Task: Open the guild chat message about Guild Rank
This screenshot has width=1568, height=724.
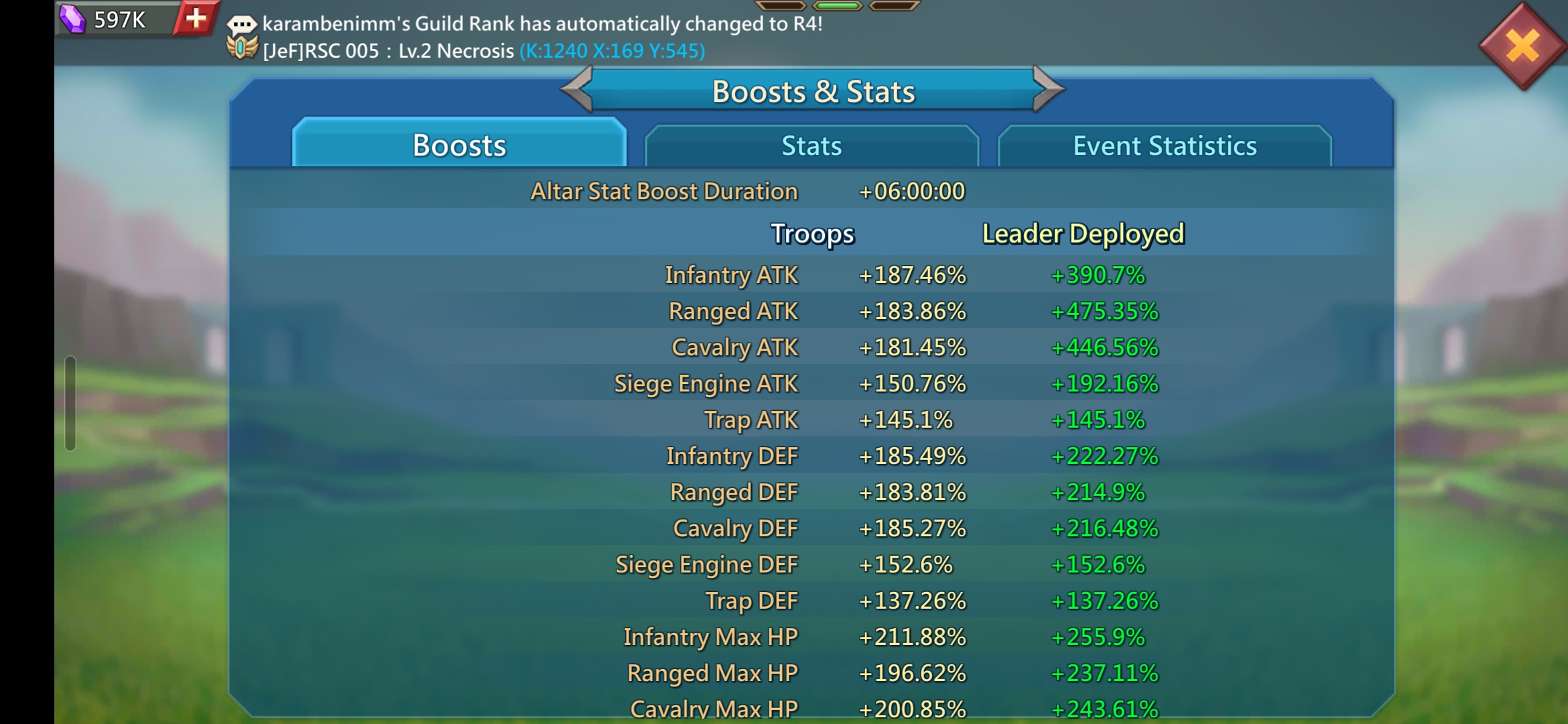Action: [541, 24]
